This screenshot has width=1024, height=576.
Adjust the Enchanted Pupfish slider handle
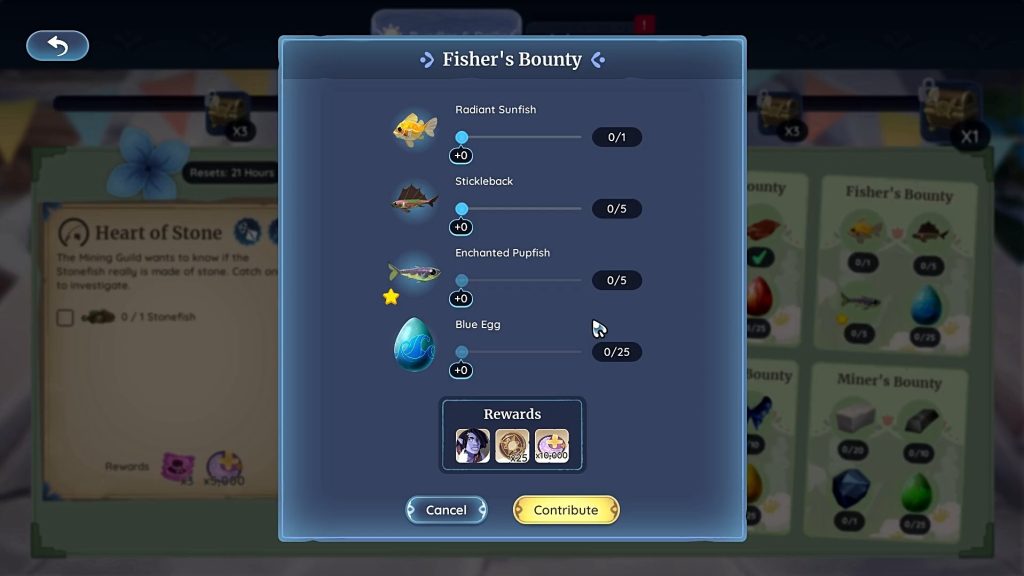click(x=462, y=281)
